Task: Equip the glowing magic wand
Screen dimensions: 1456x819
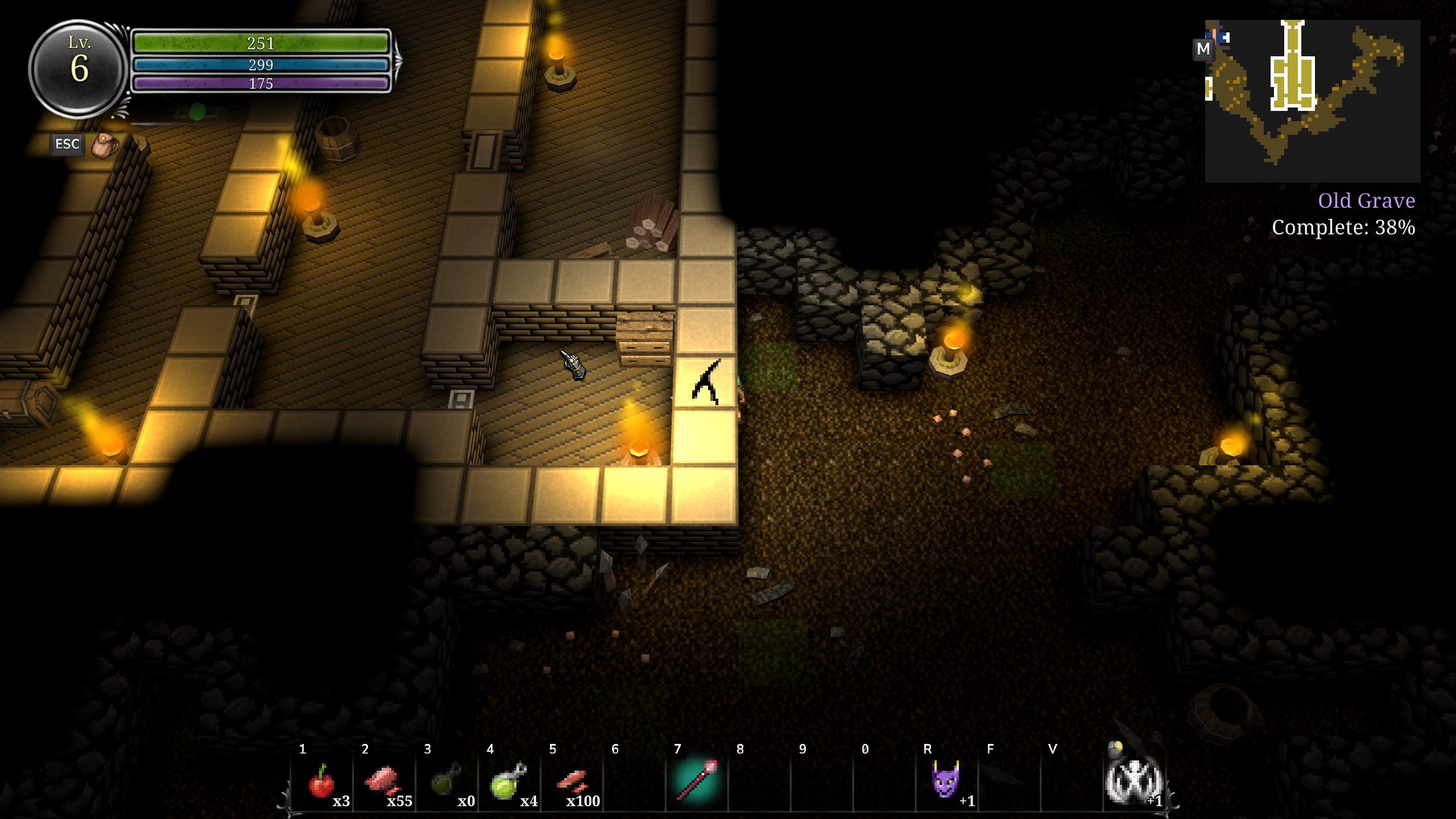Action: click(x=696, y=780)
